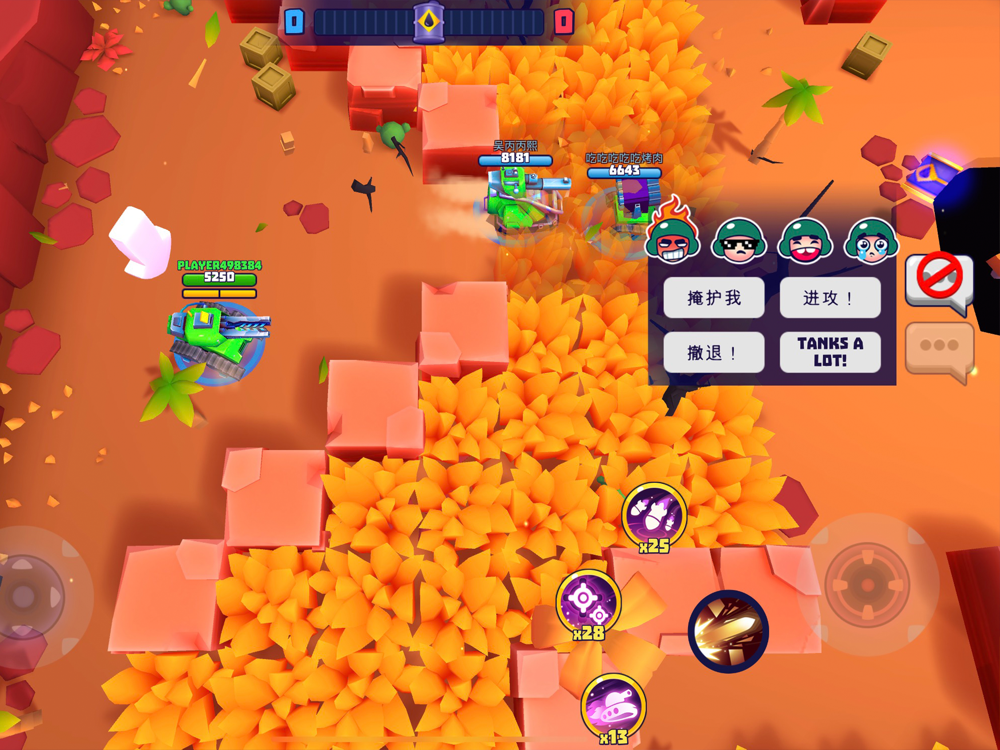Use the targeting ability marked x28
Viewport: 1000px width, 750px height.
click(588, 602)
